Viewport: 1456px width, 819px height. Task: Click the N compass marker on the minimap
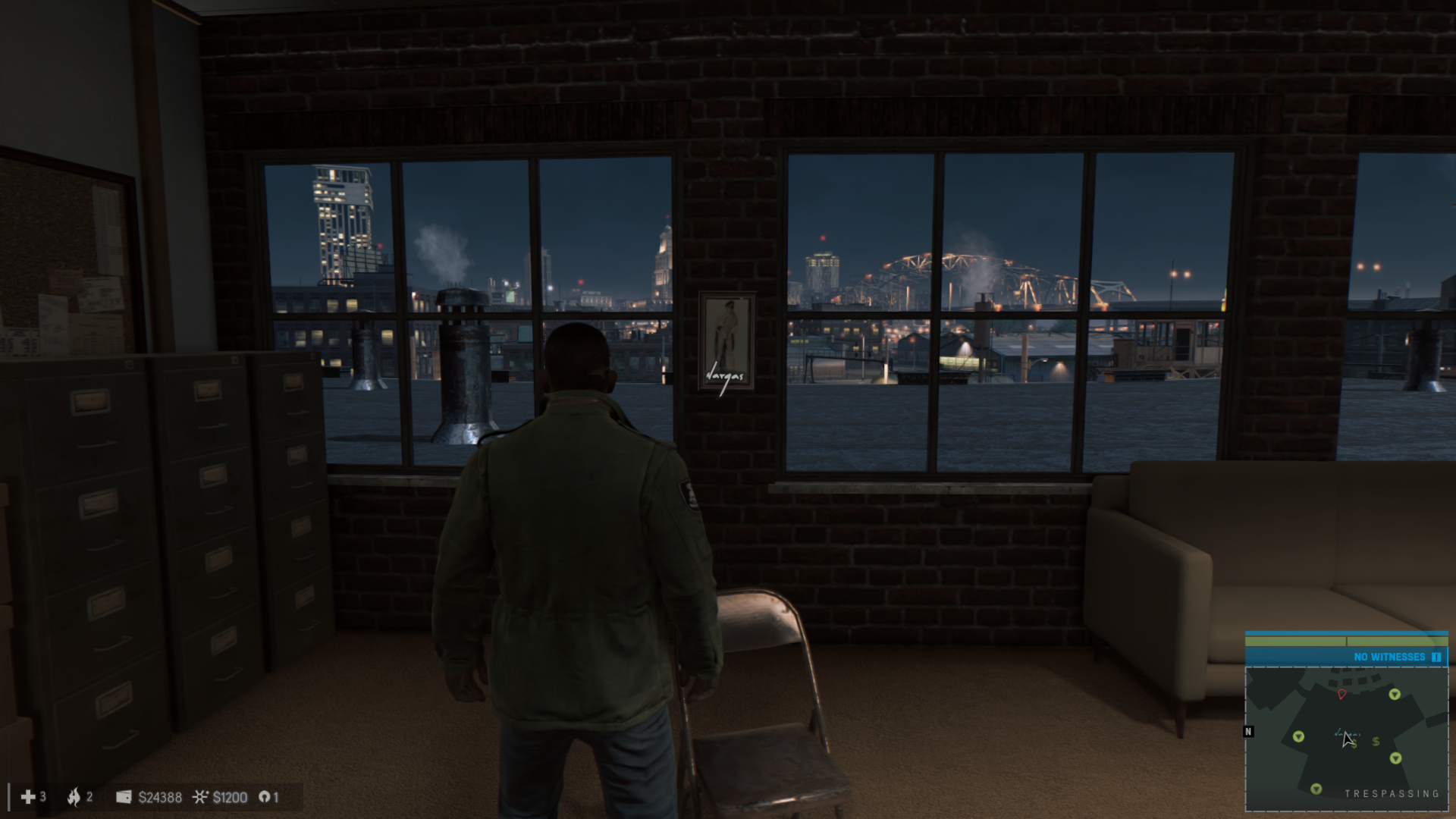pyautogui.click(x=1248, y=730)
